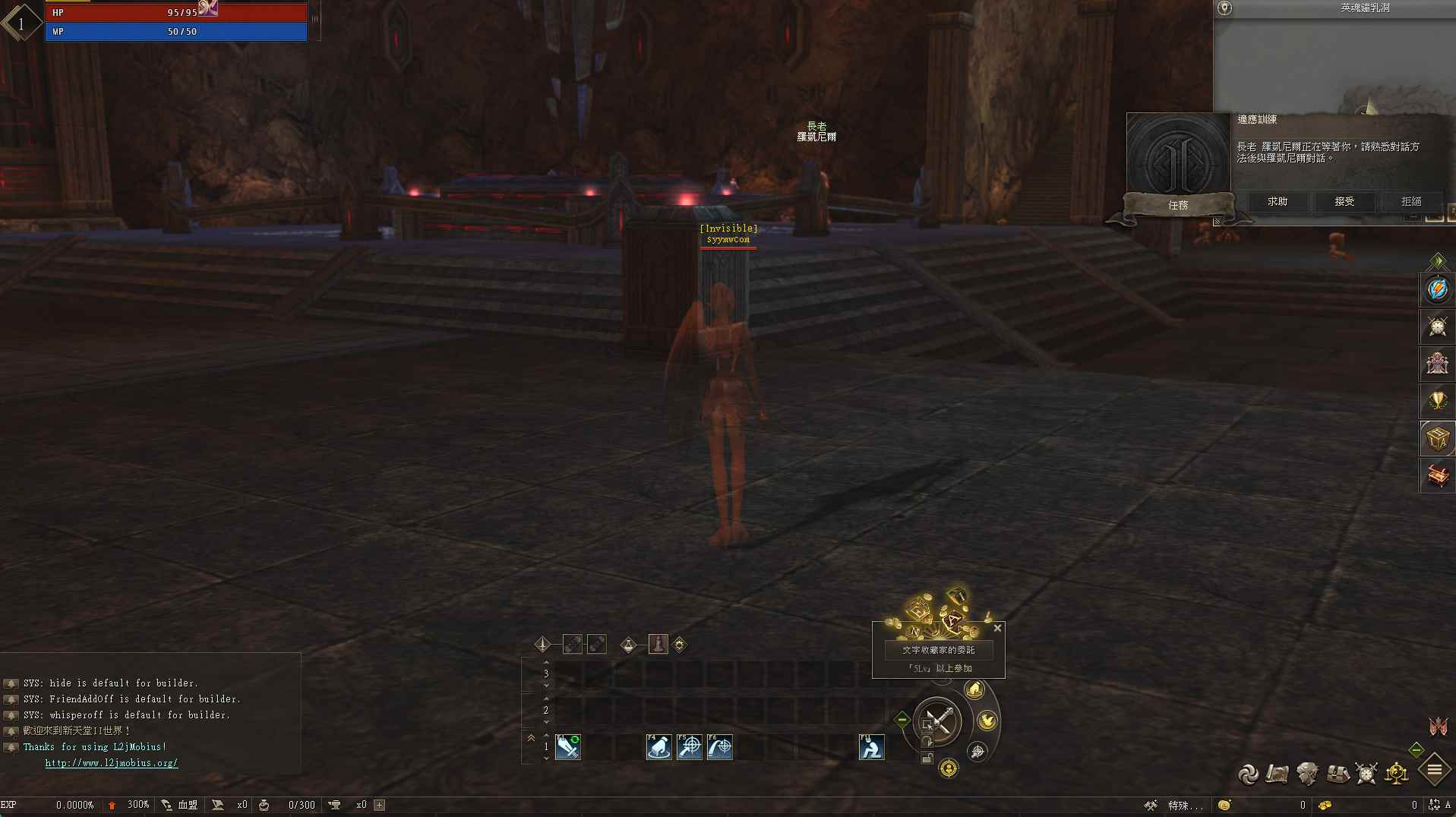Toggle the A language input indicator
The image size is (1456, 817).
[1449, 806]
